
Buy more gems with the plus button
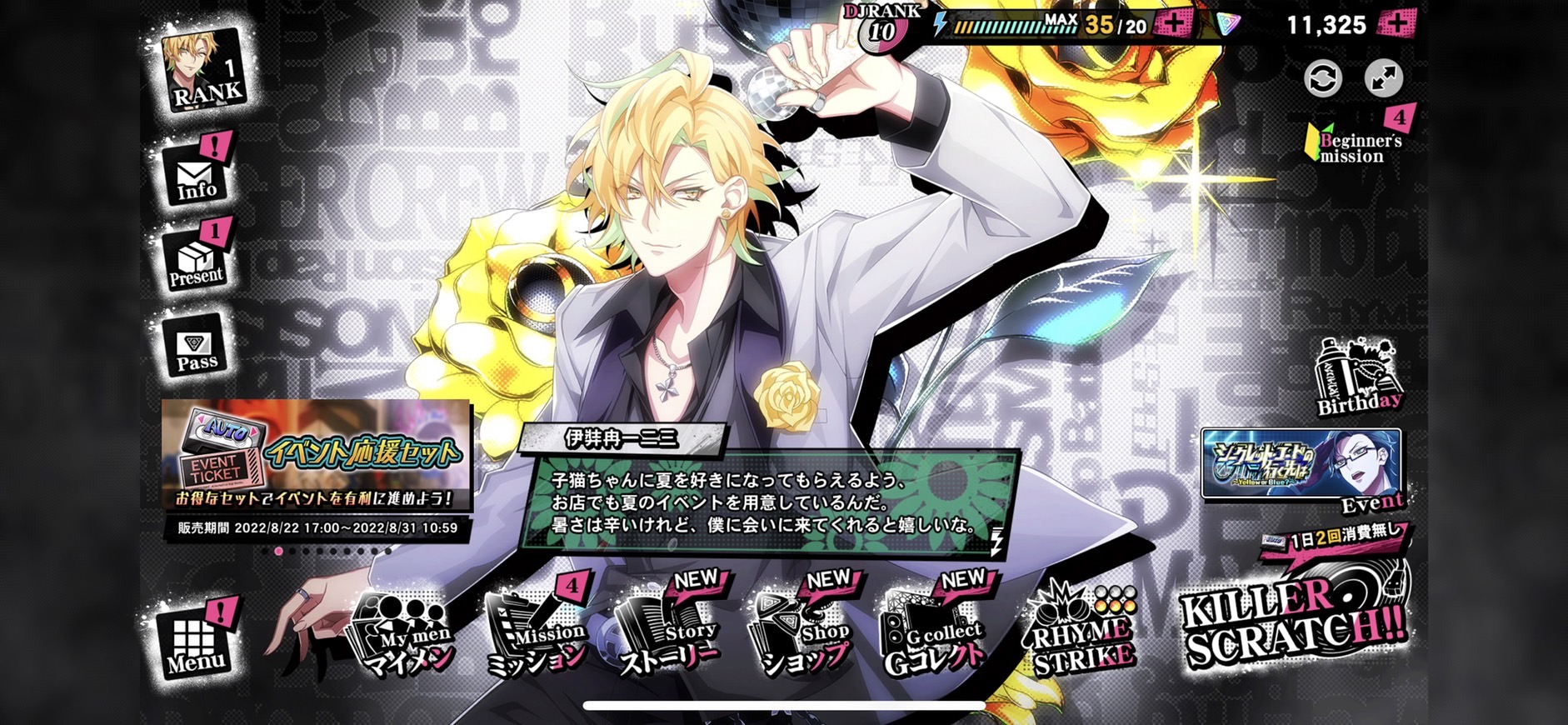[1396, 24]
